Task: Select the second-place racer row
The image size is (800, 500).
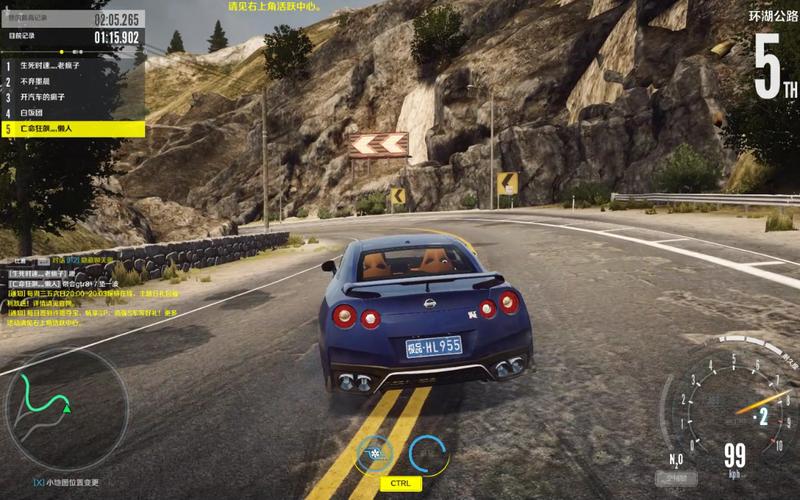Action: pyautogui.click(x=73, y=82)
